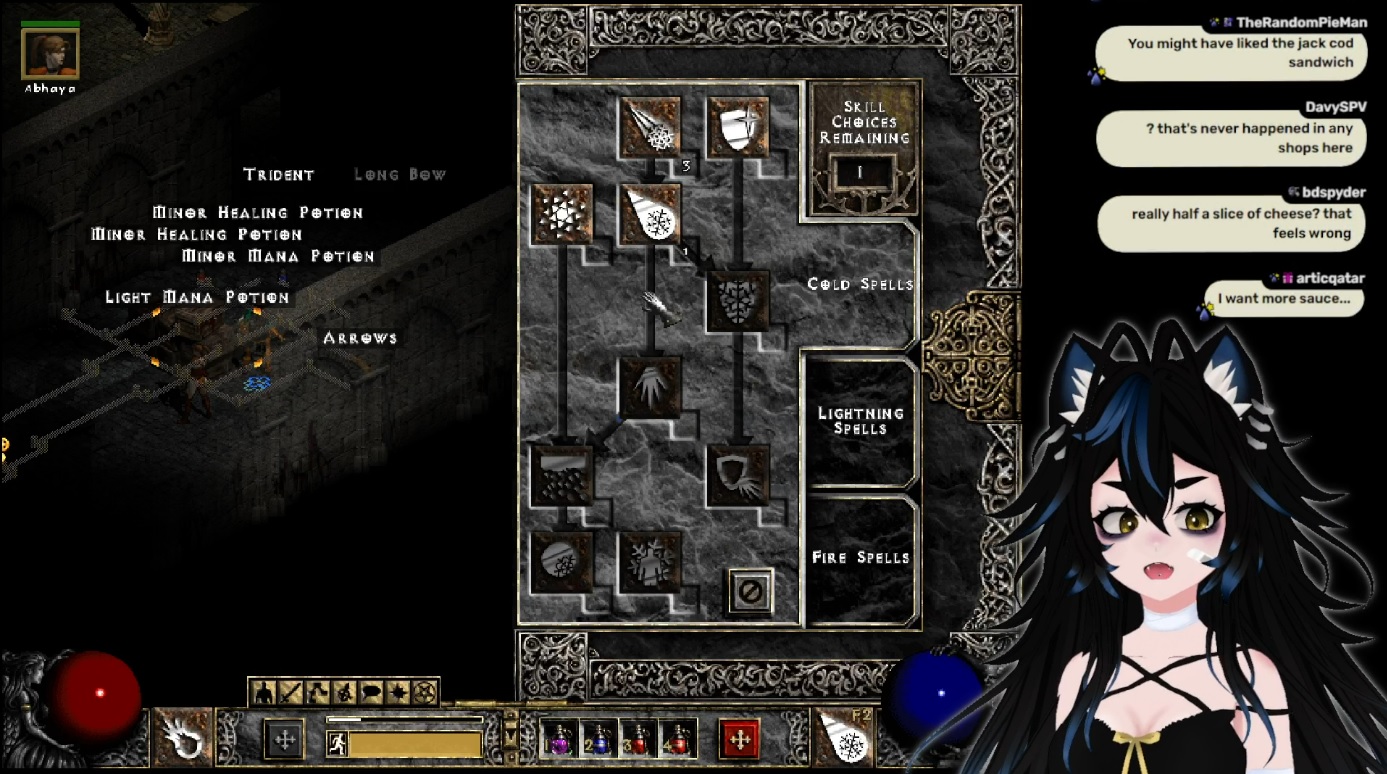Select the Frozen Armor skill
1387x774 pixels.
pyautogui.click(x=738, y=126)
